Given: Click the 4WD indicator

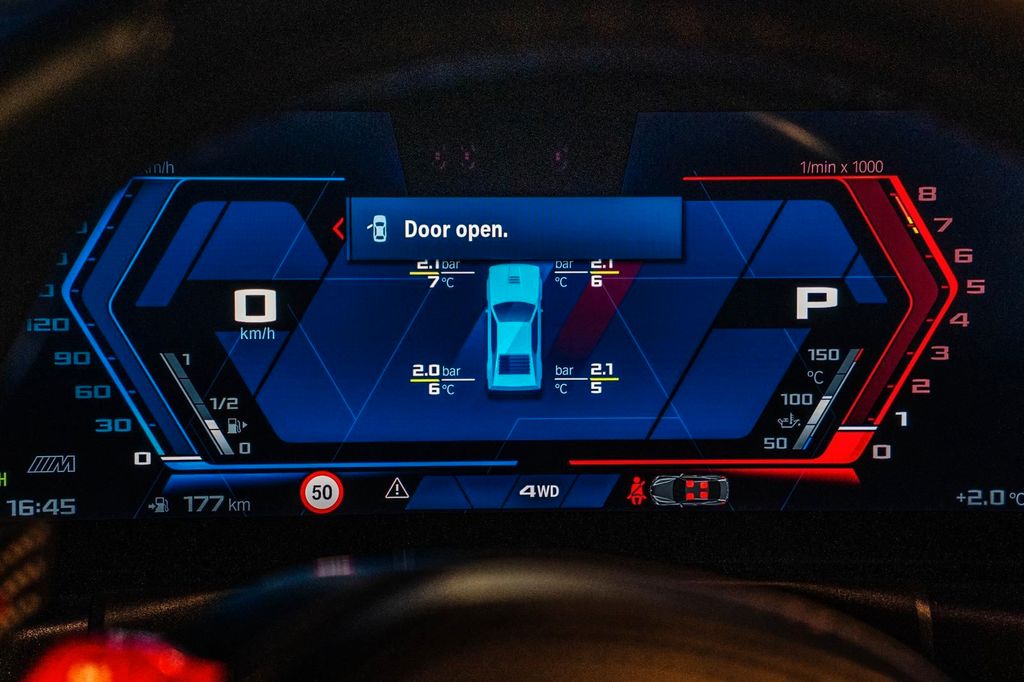Looking at the screenshot, I should coord(539,491).
